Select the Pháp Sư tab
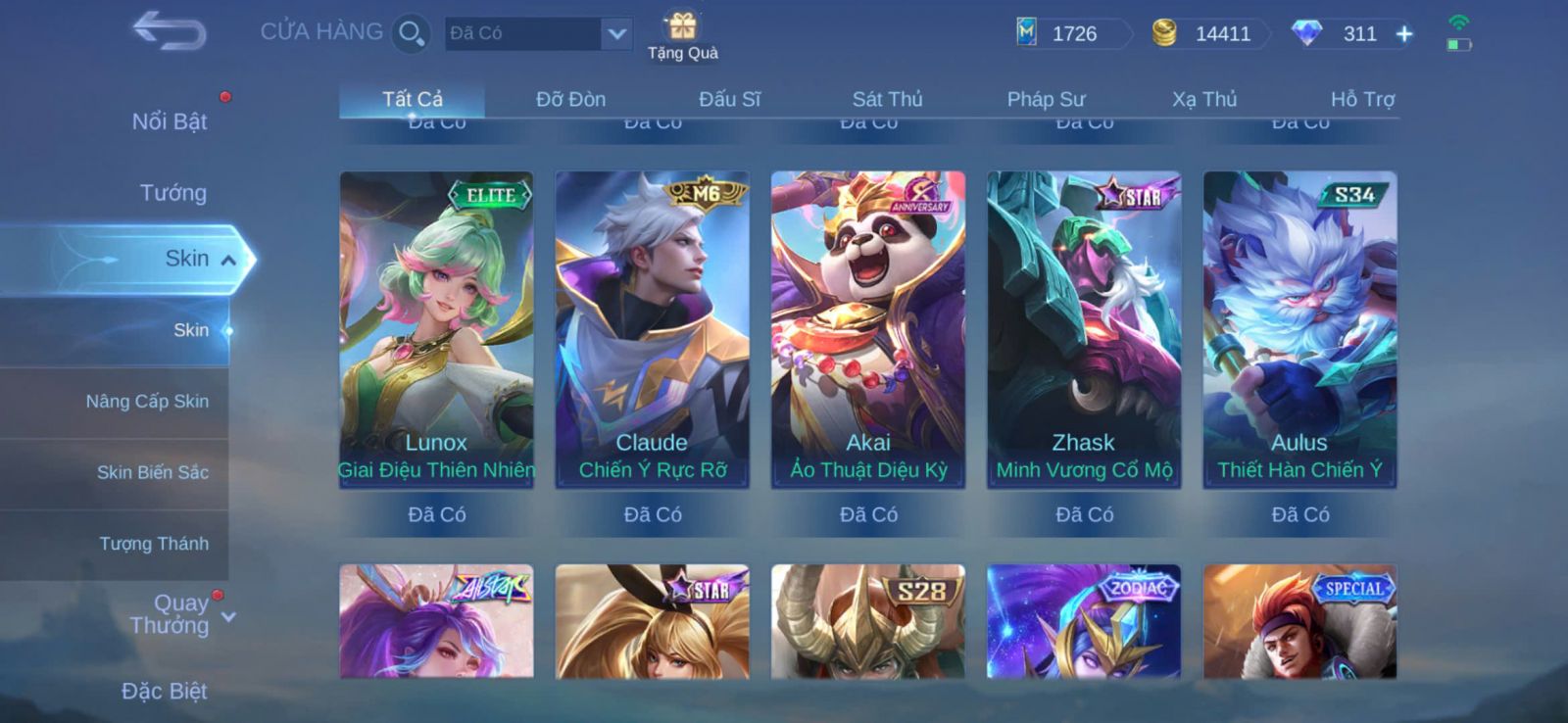This screenshot has height=723, width=1568. pyautogui.click(x=1046, y=99)
